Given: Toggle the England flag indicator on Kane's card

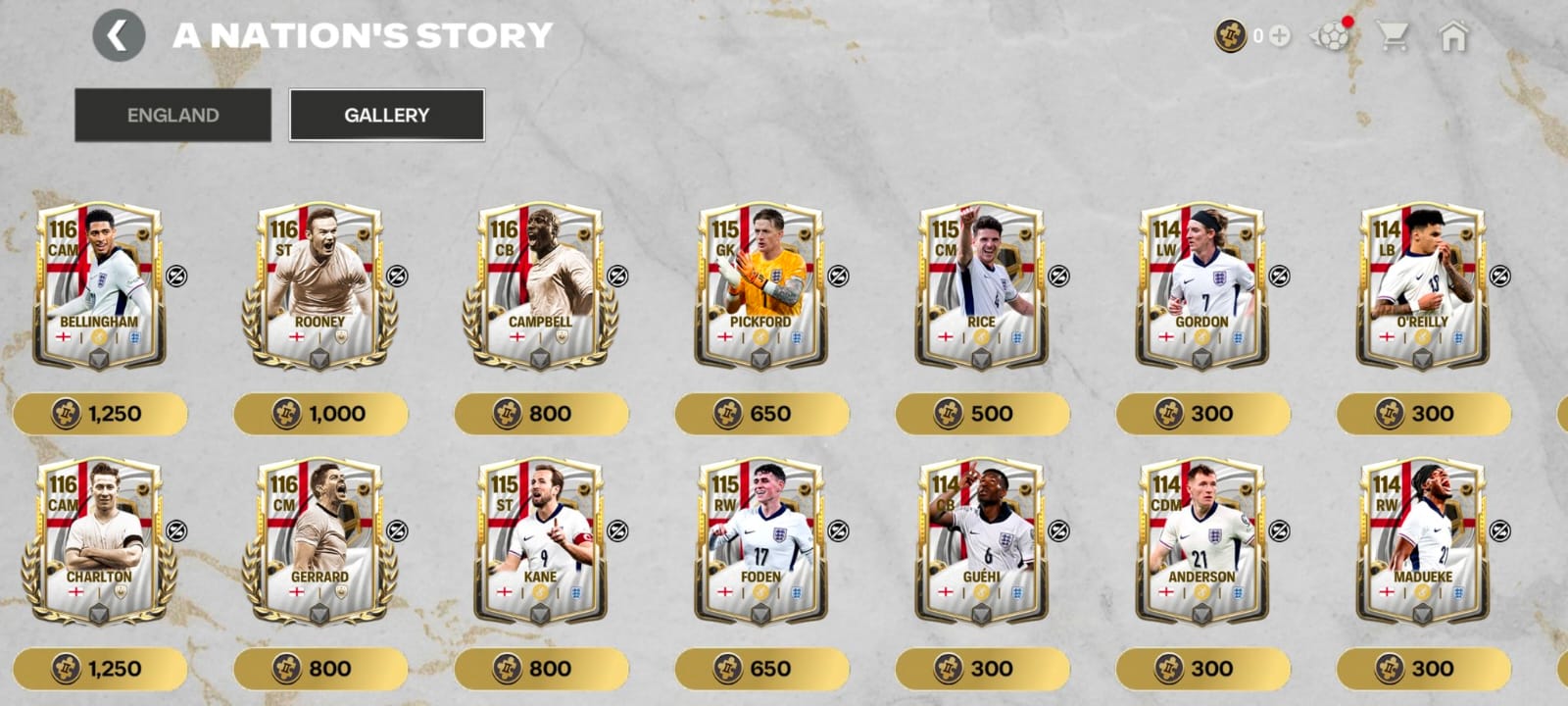Looking at the screenshot, I should 502,590.
